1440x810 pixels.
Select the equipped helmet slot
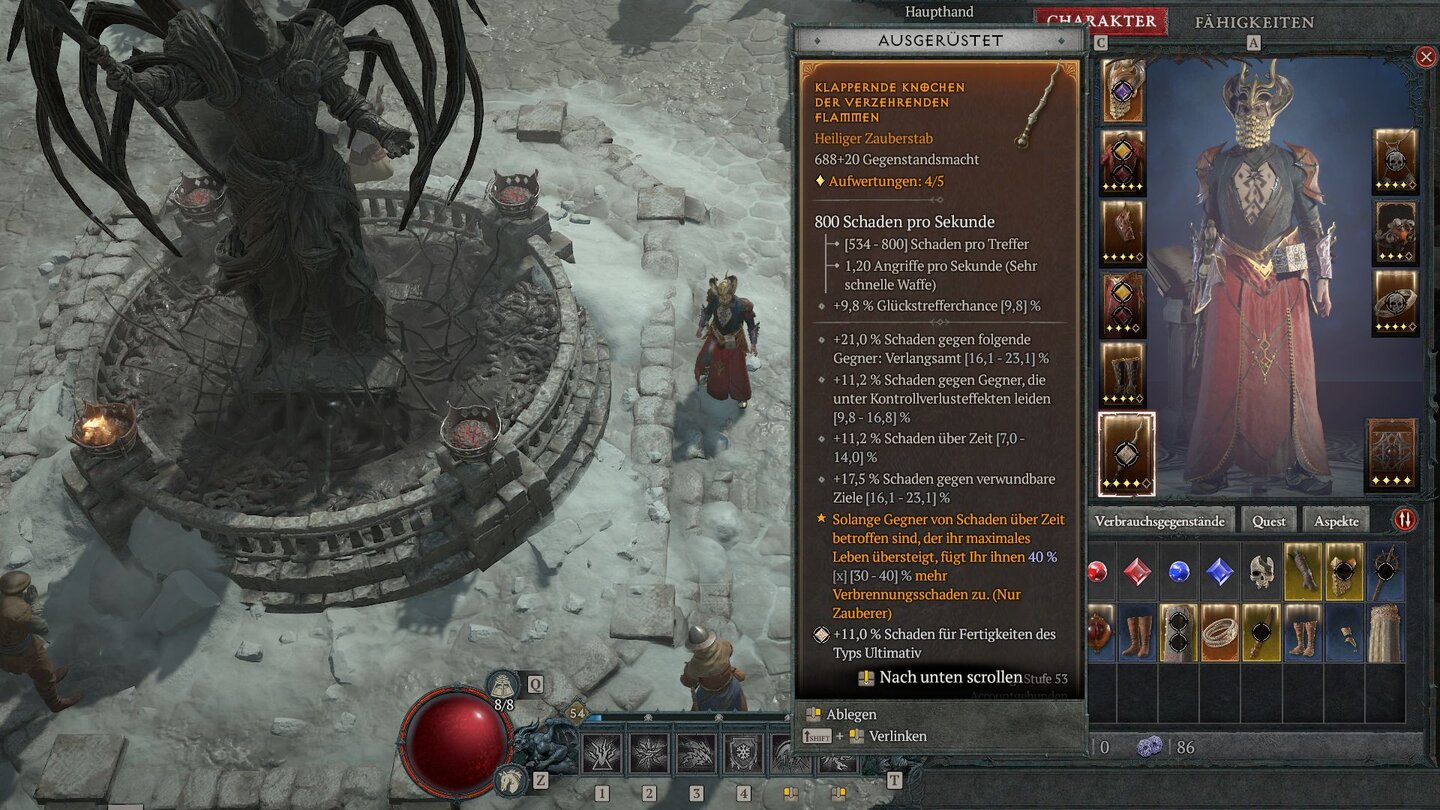point(1123,91)
